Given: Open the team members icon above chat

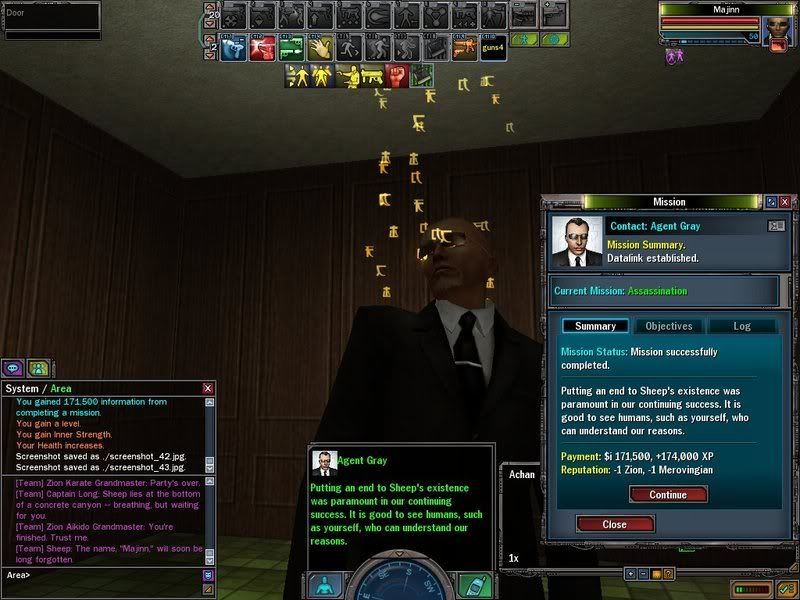Looking at the screenshot, I should point(38,367).
